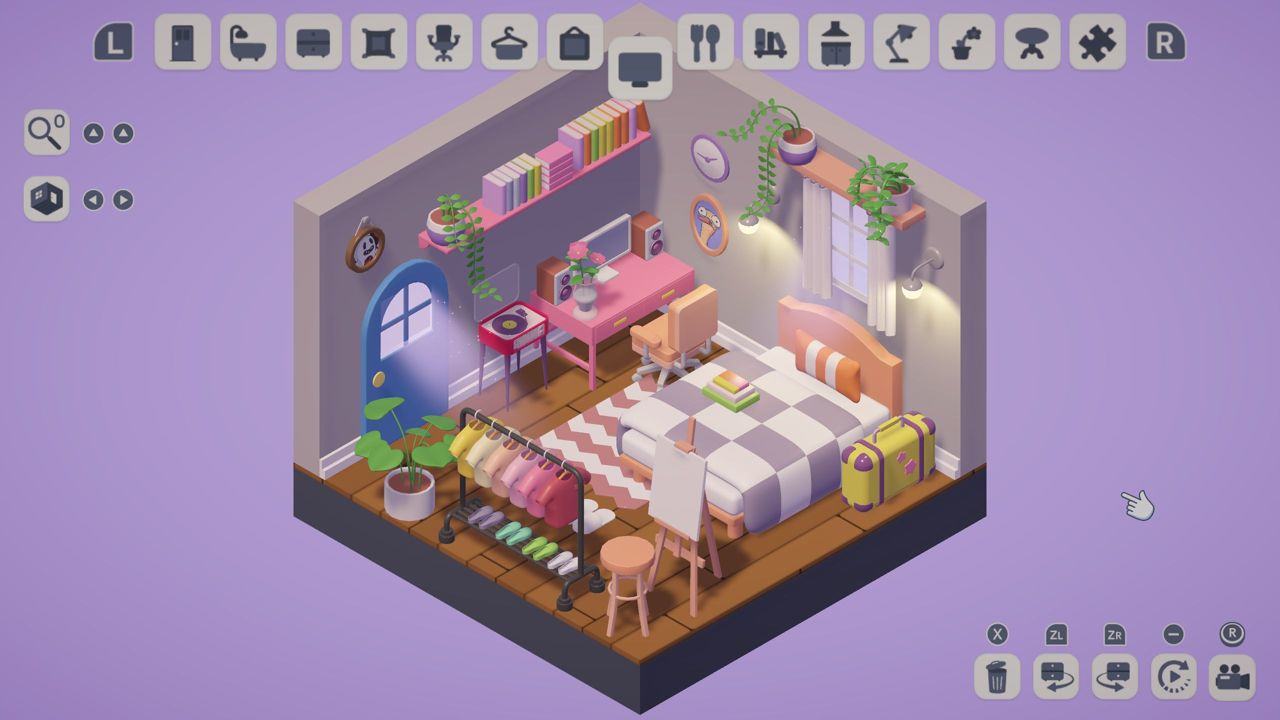
Task: Select the bathtub category
Action: point(248,43)
